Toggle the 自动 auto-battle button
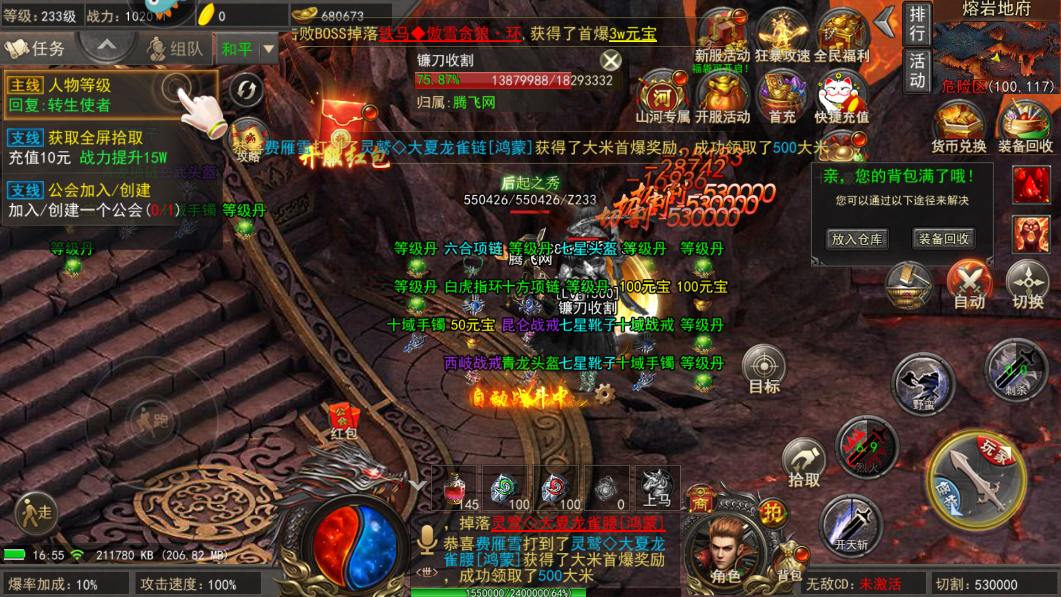 968,284
